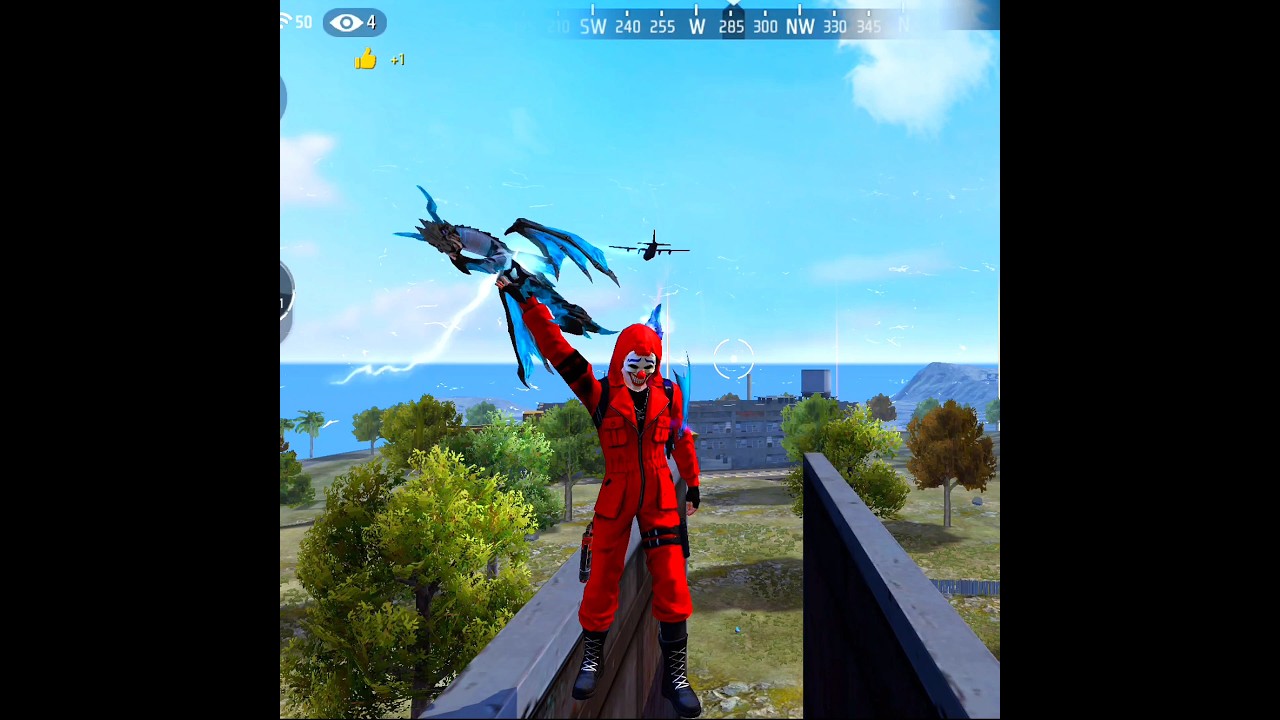Viewport: 1280px width, 720px height.
Task: Tap the "50" ping value
Action: click(303, 22)
